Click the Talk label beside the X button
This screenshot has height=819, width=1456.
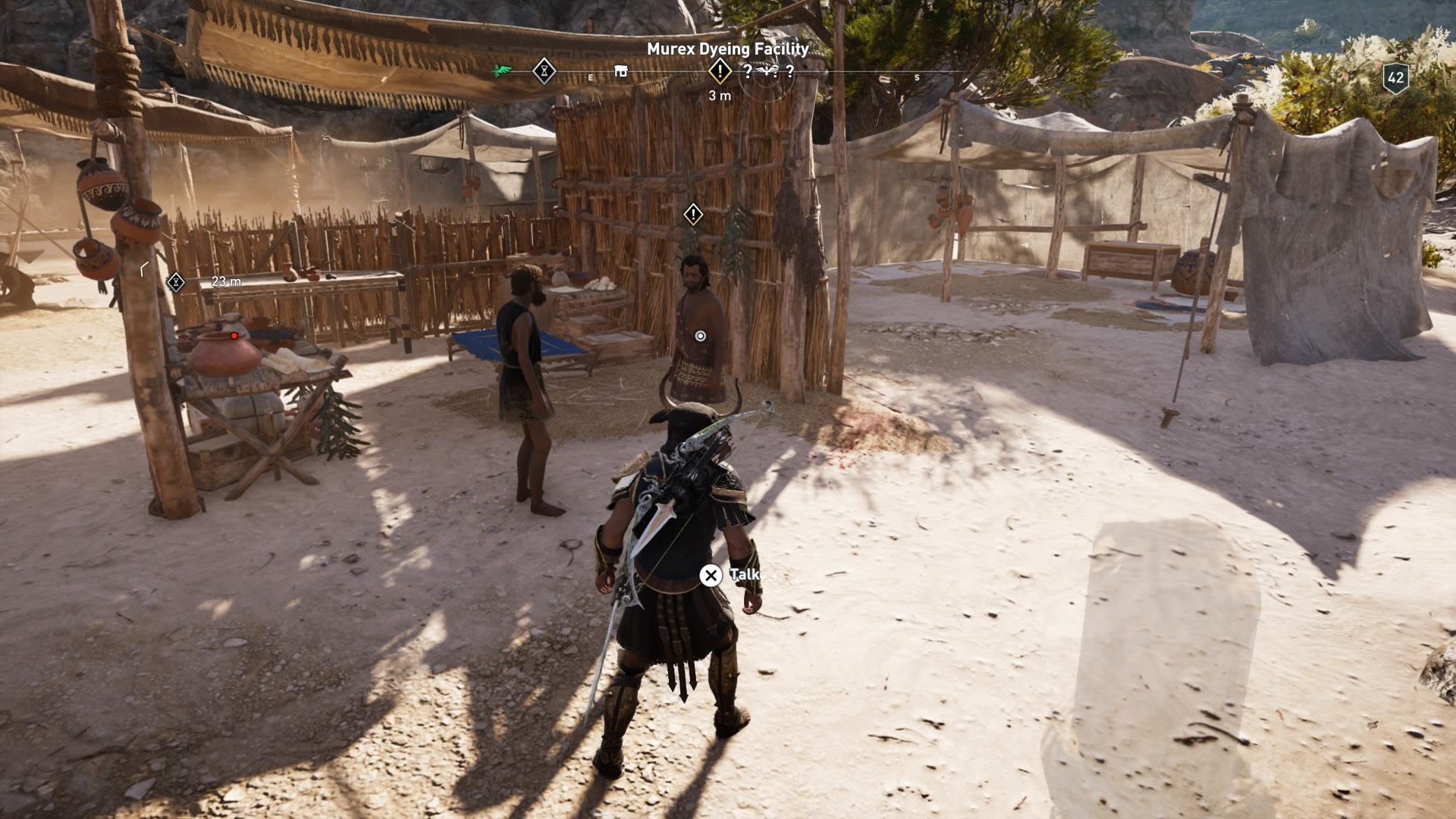[x=746, y=576]
